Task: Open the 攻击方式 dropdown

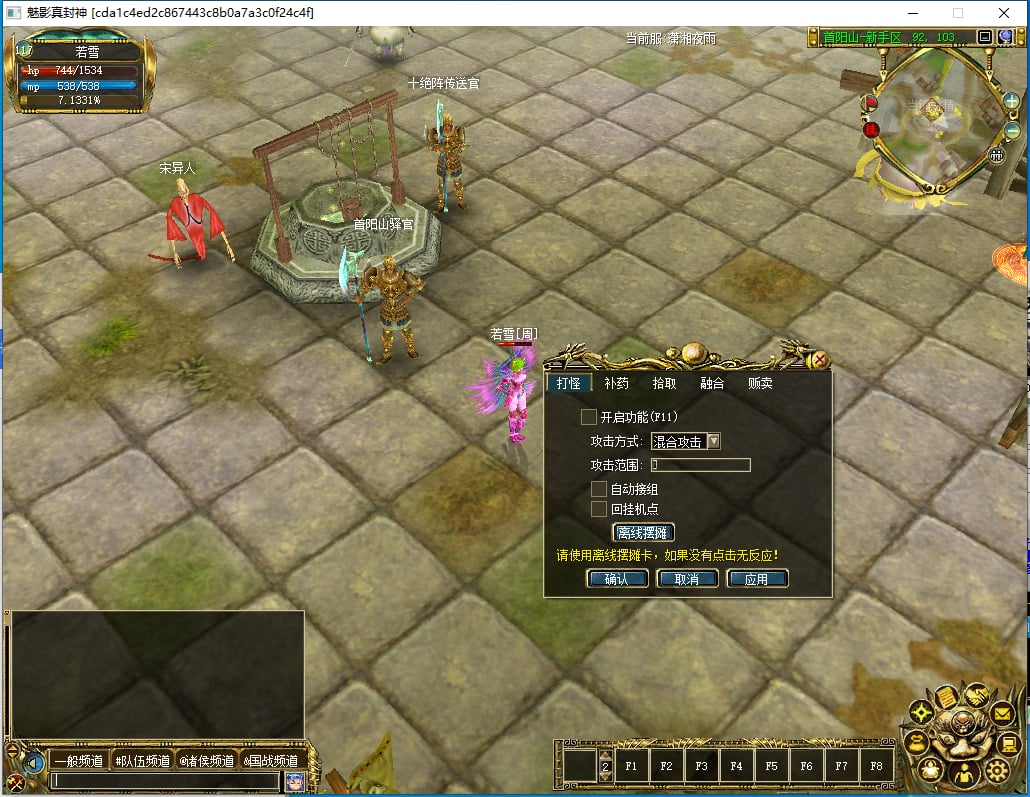Action: [x=713, y=441]
